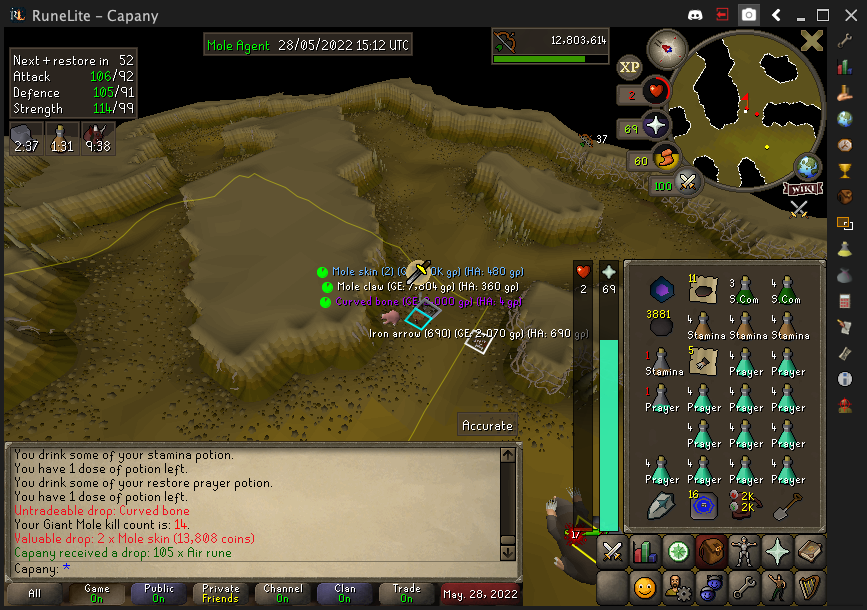Open the Combat Options tab
Screen dimensions: 867x610
613,552
